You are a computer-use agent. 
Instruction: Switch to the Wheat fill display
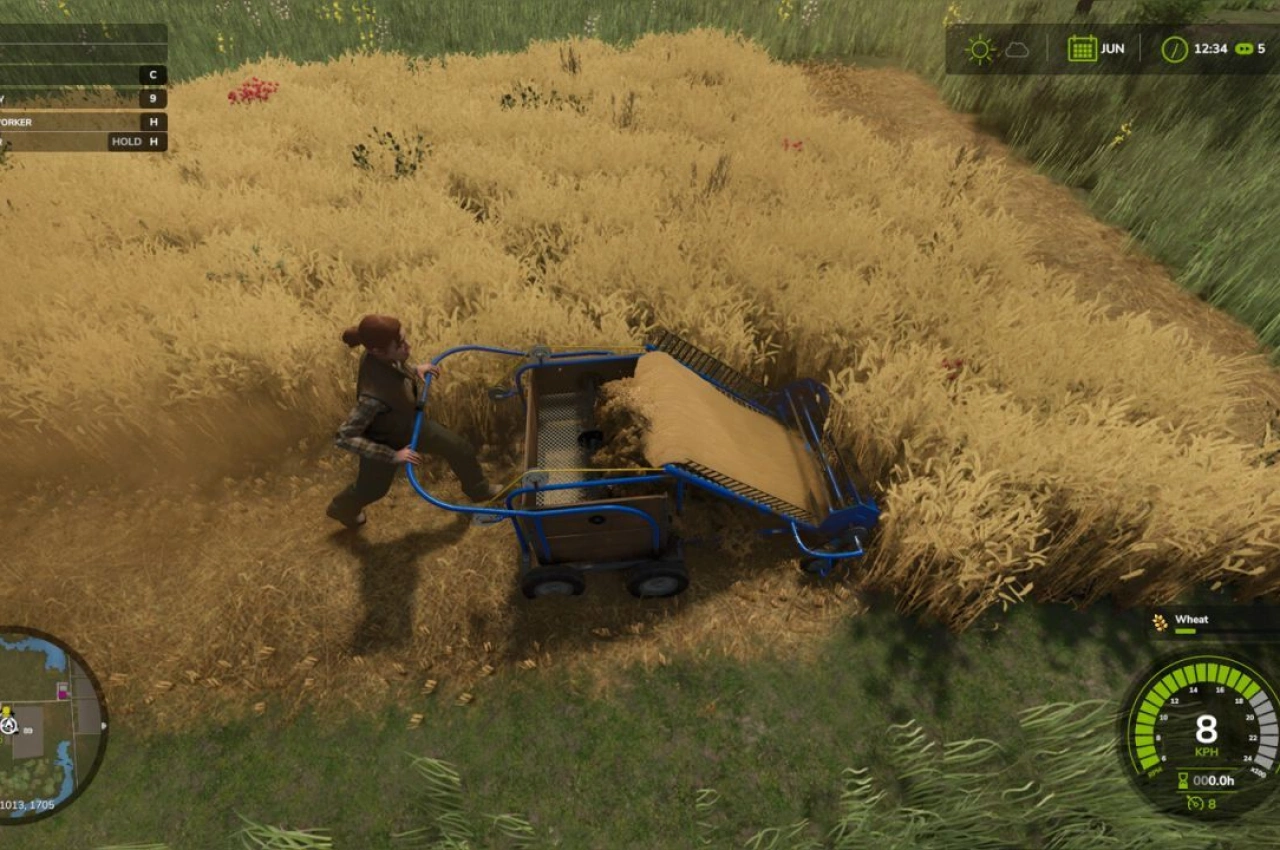click(1193, 620)
